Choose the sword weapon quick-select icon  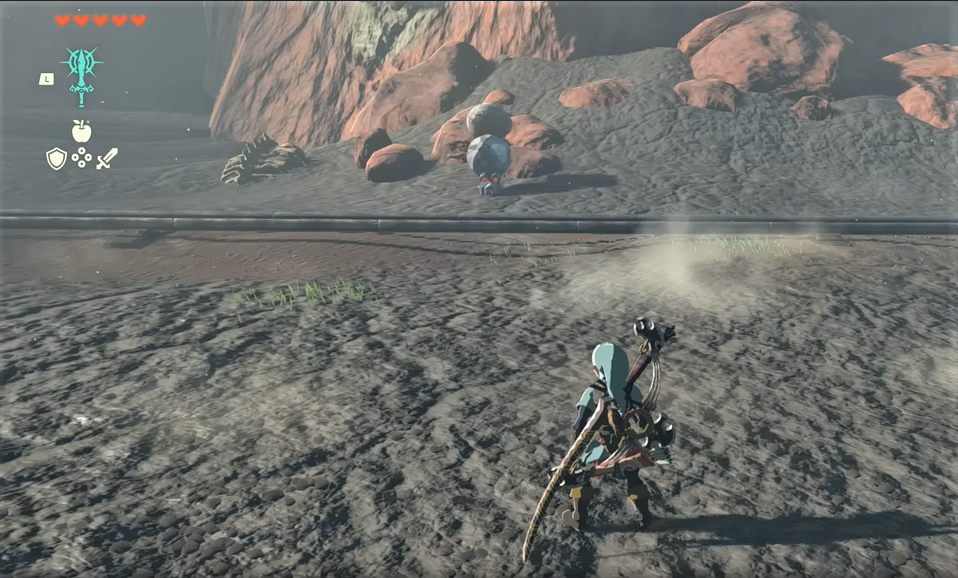(107, 158)
